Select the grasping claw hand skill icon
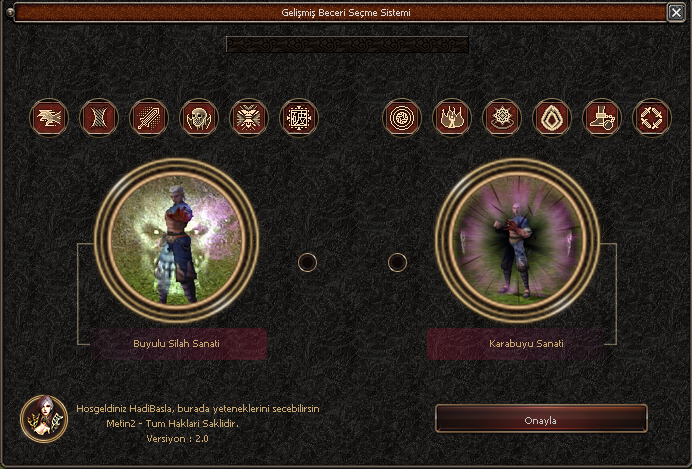692x469 pixels. [48, 117]
